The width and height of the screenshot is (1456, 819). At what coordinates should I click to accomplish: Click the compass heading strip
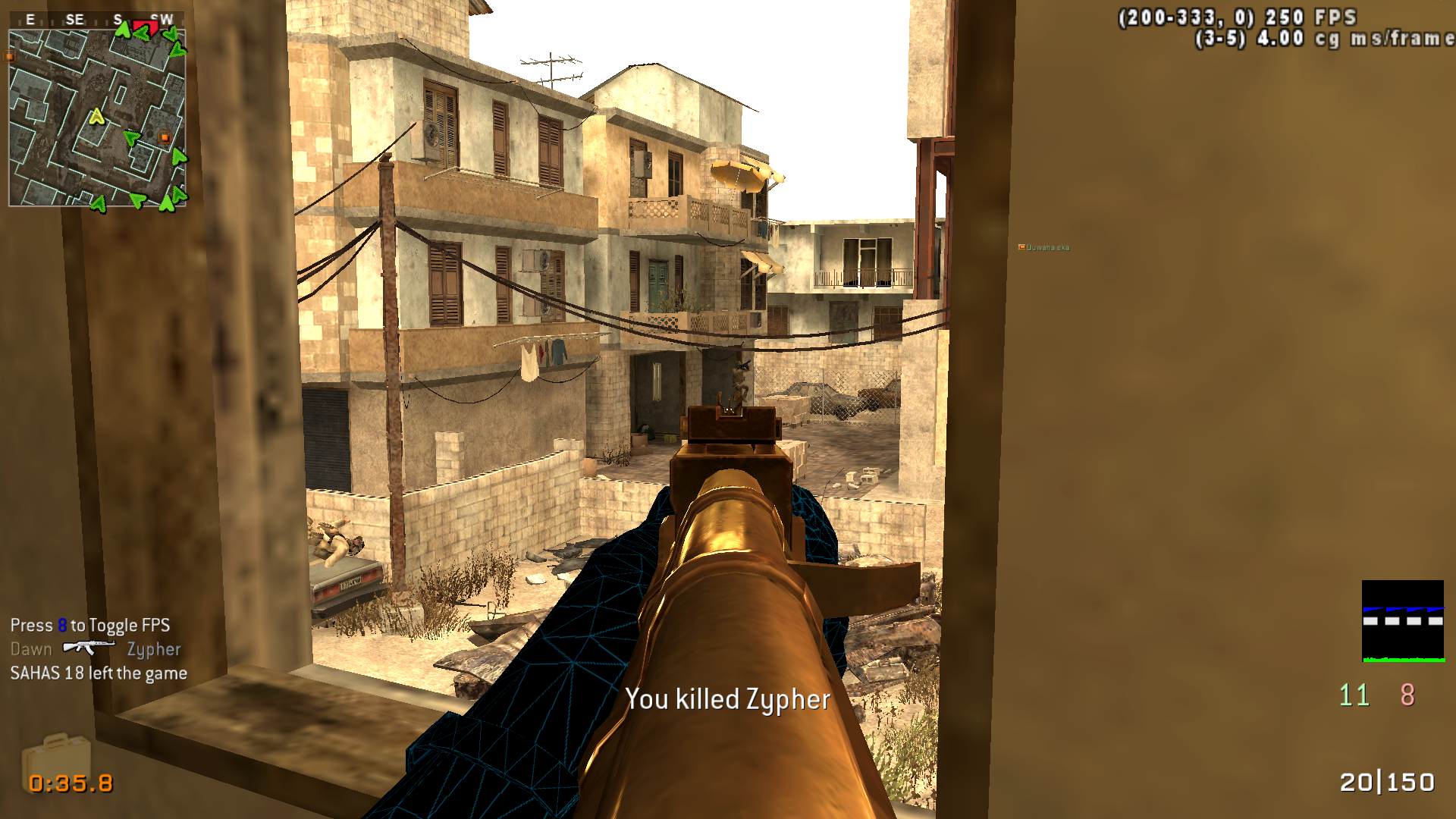pos(97,20)
